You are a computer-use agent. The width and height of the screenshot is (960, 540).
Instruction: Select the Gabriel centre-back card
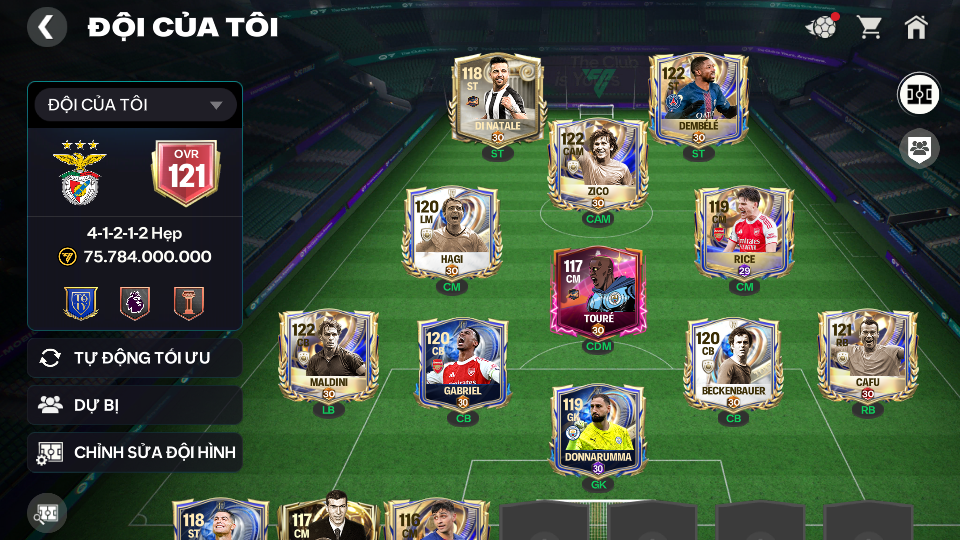coord(462,365)
